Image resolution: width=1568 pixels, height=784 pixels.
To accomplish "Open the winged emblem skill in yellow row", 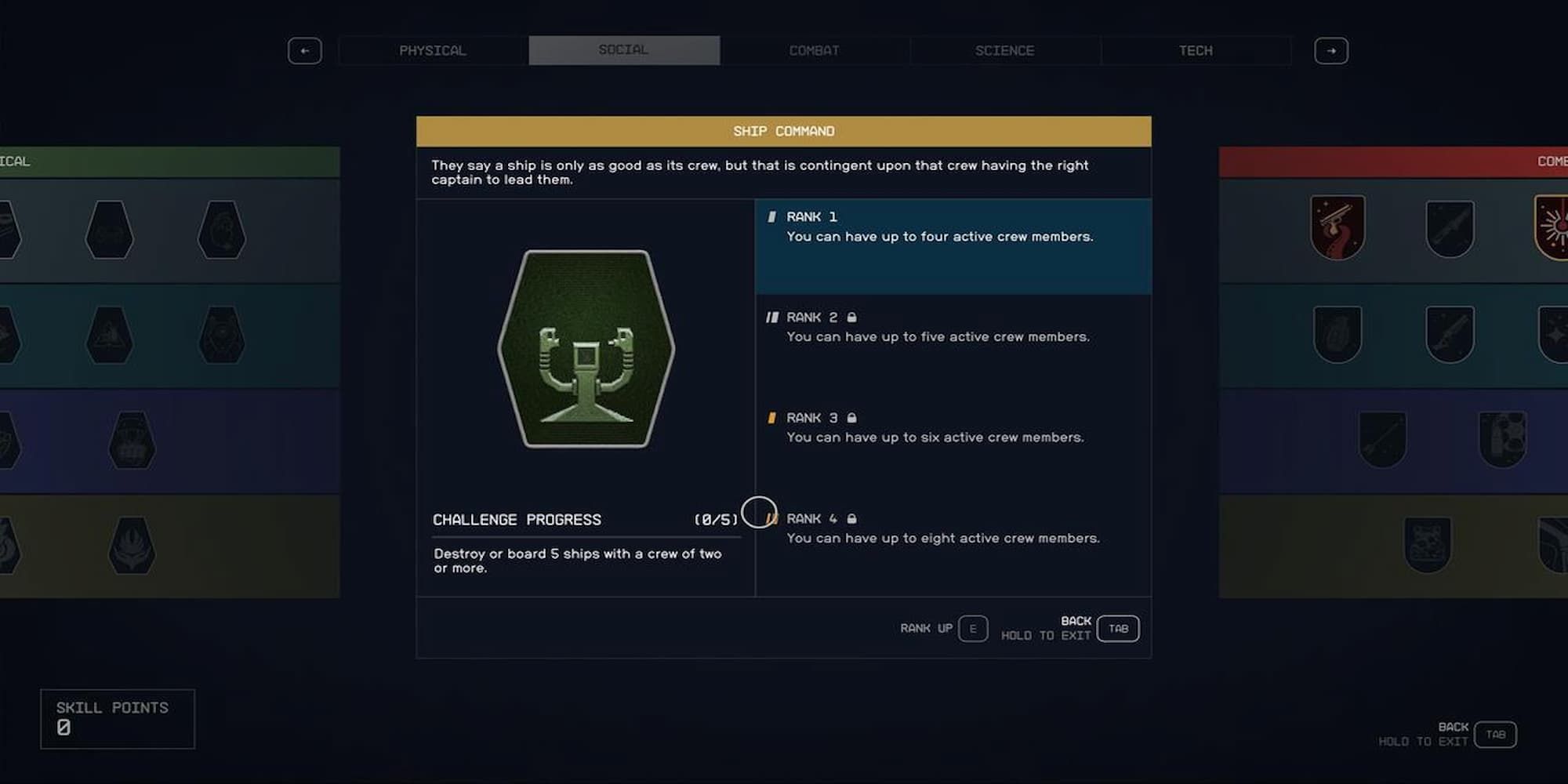I will pos(133,546).
